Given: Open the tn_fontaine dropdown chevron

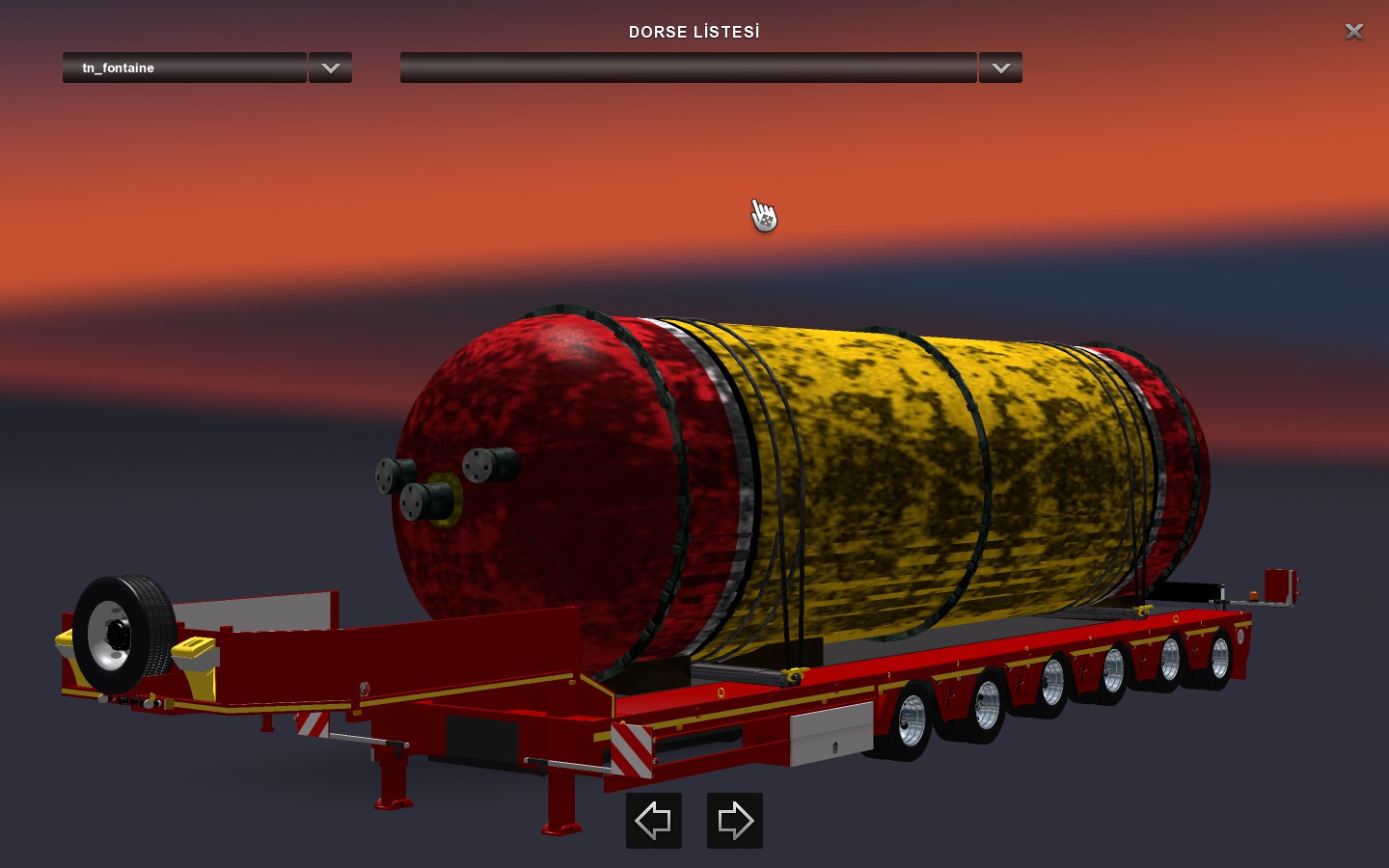Looking at the screenshot, I should (330, 68).
